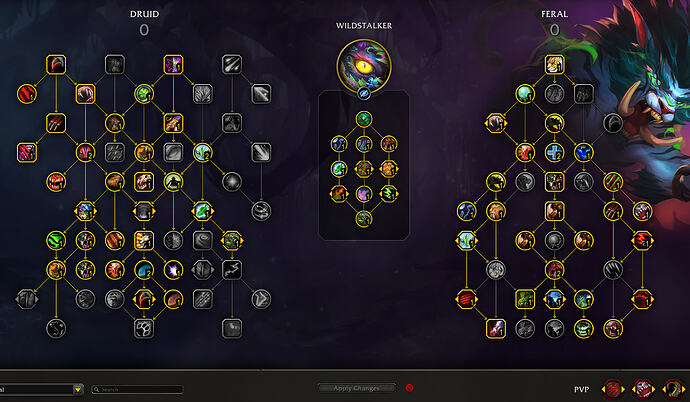Select the topmost Wildstalker green talent node
690x402 pixels.
(364, 119)
